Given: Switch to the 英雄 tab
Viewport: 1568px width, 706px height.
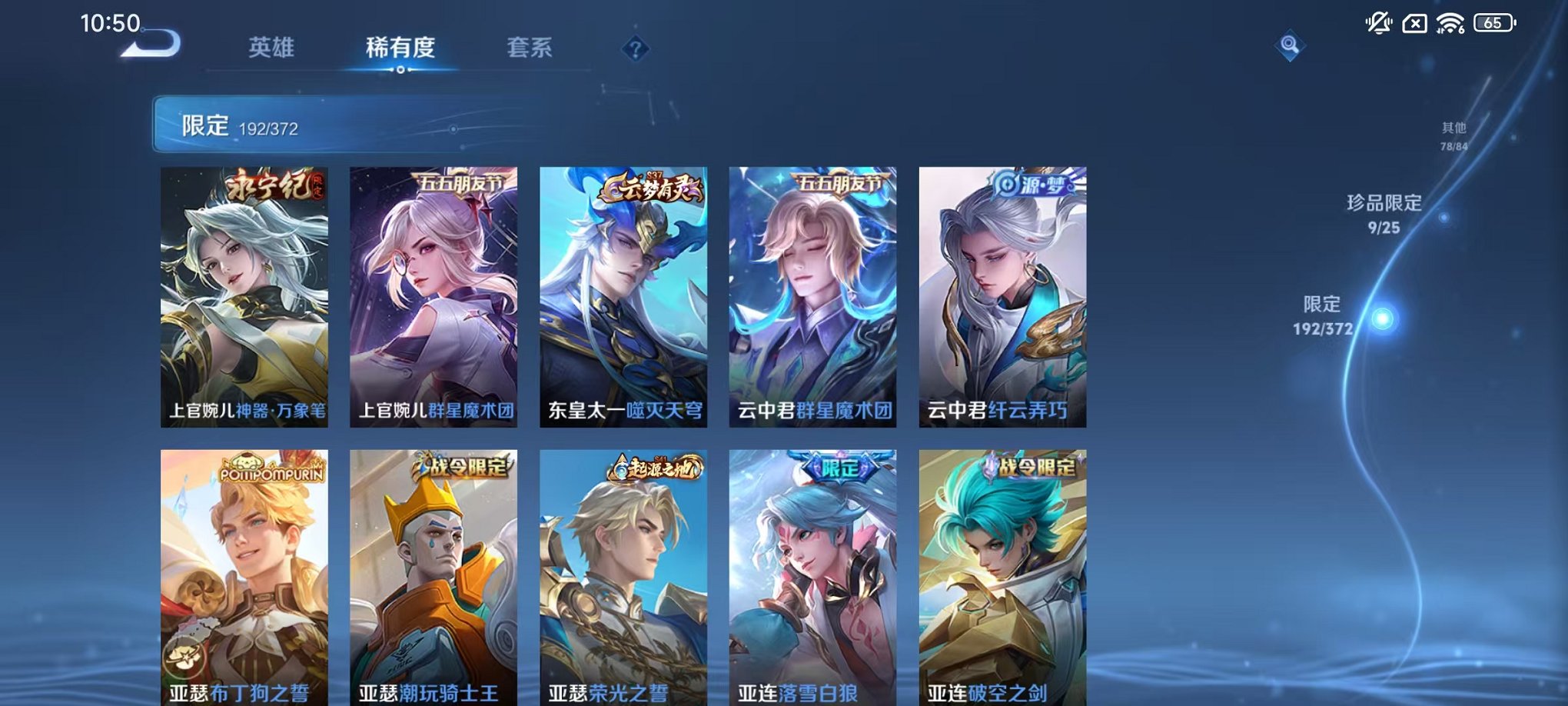Looking at the screenshot, I should tap(270, 47).
